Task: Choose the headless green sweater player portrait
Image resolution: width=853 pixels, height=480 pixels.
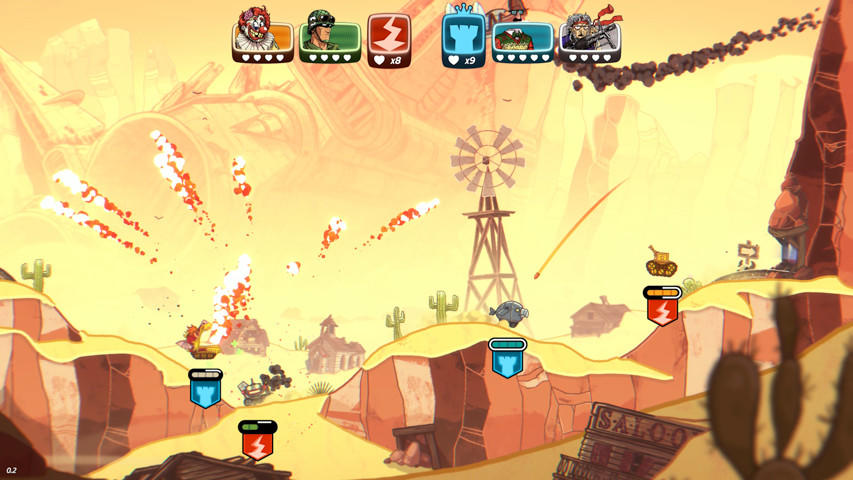Action: [x=522, y=39]
